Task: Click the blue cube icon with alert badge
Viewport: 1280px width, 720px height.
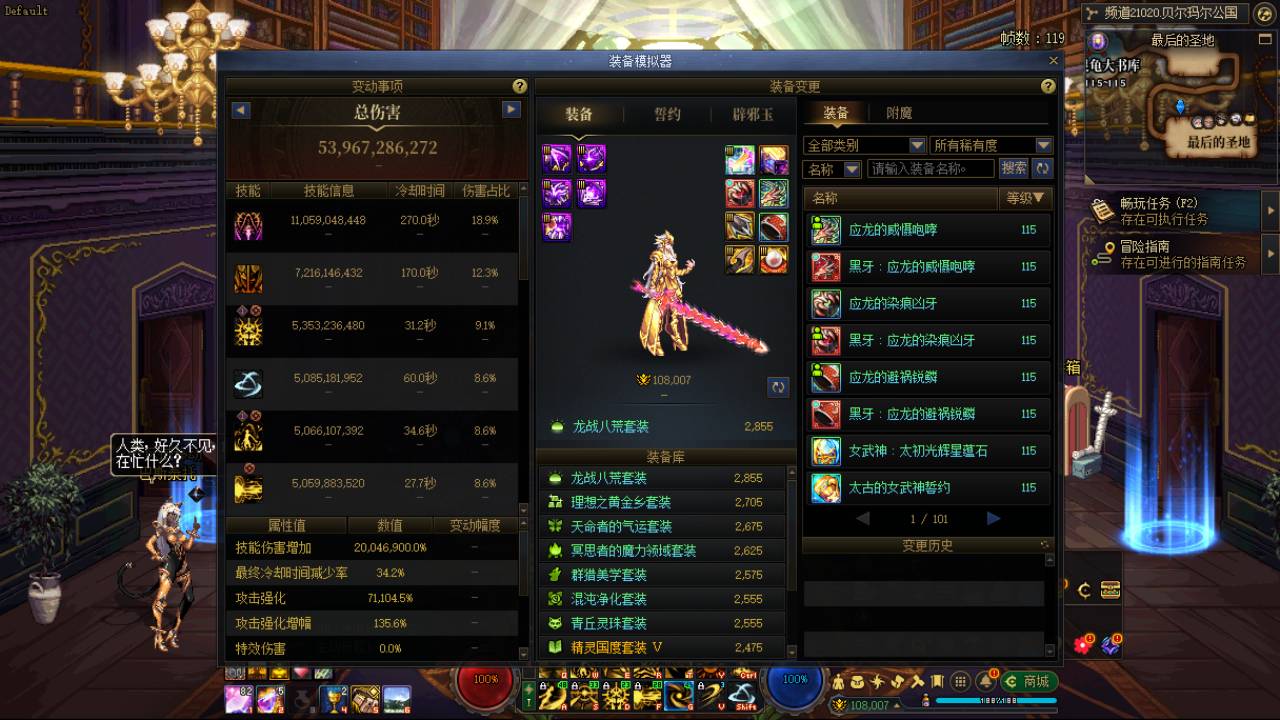Action: (1110, 646)
